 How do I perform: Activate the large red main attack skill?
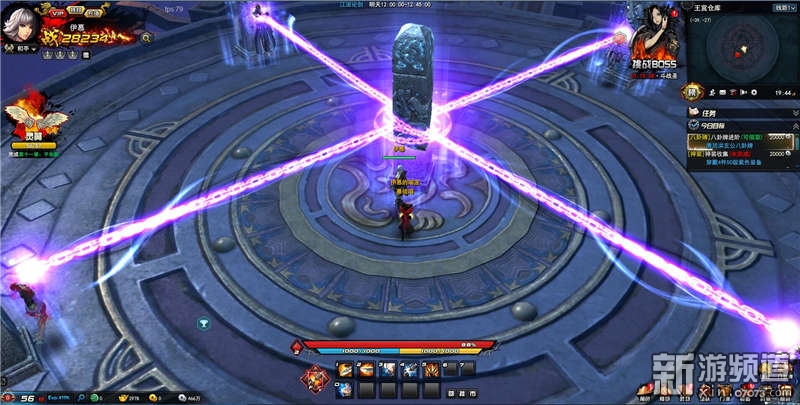pyautogui.click(x=317, y=378)
